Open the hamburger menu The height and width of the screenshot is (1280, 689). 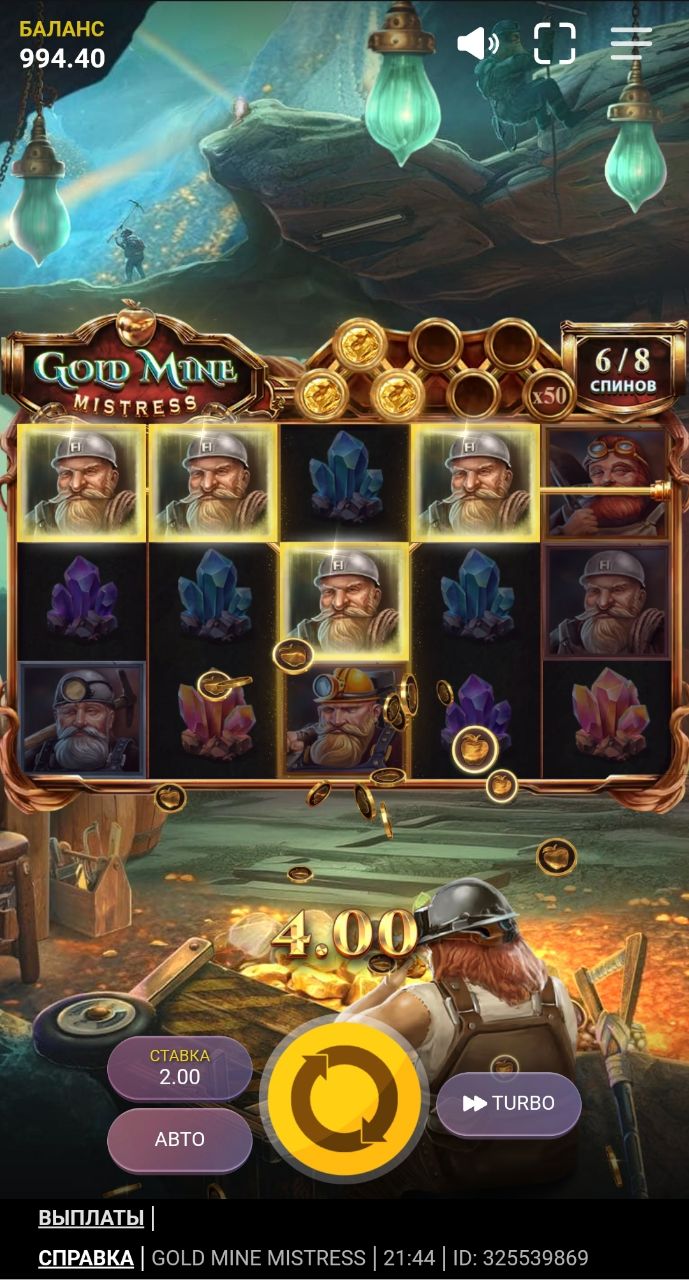[631, 43]
